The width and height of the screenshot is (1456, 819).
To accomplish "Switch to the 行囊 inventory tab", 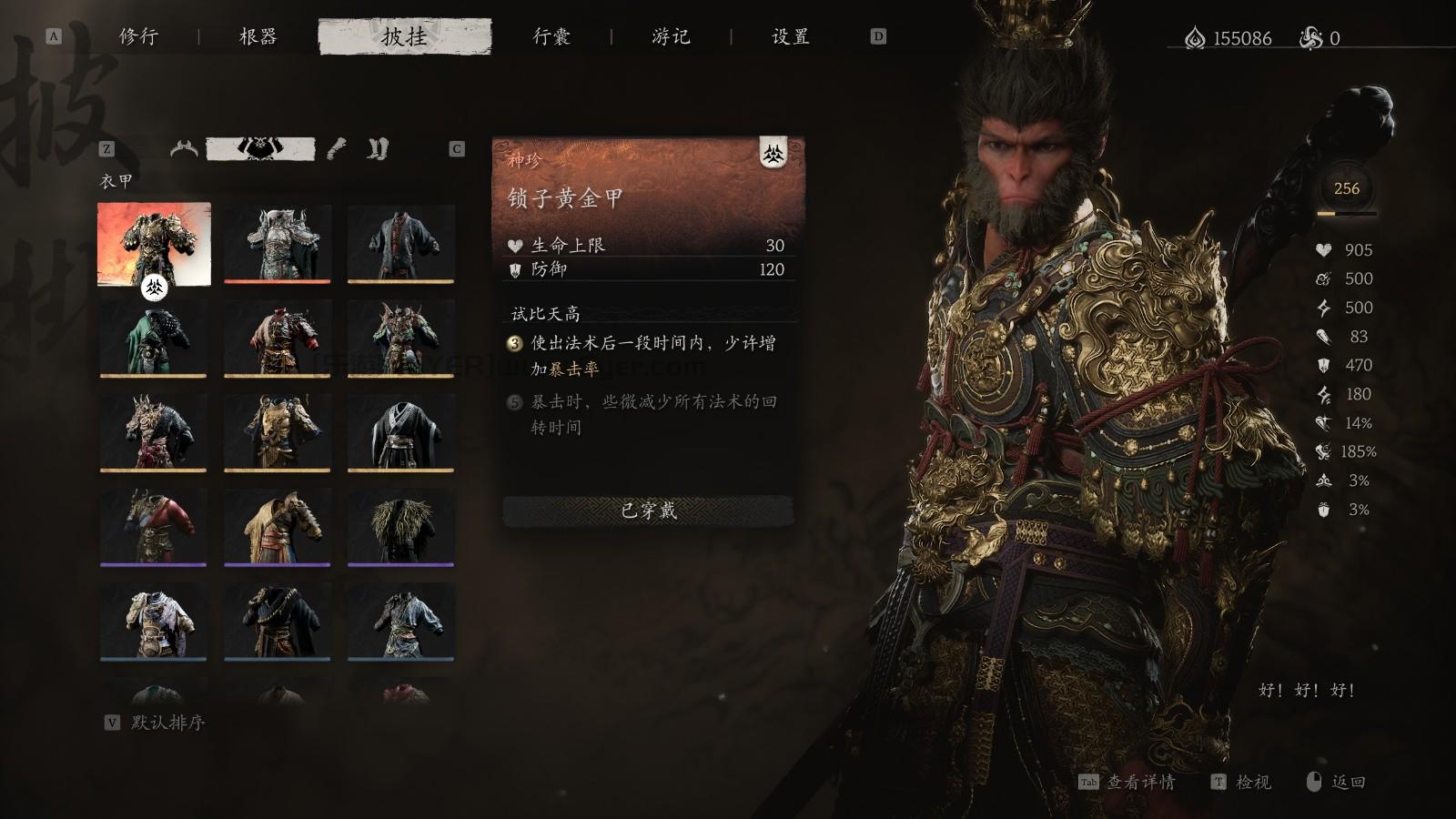I will 550,38.
